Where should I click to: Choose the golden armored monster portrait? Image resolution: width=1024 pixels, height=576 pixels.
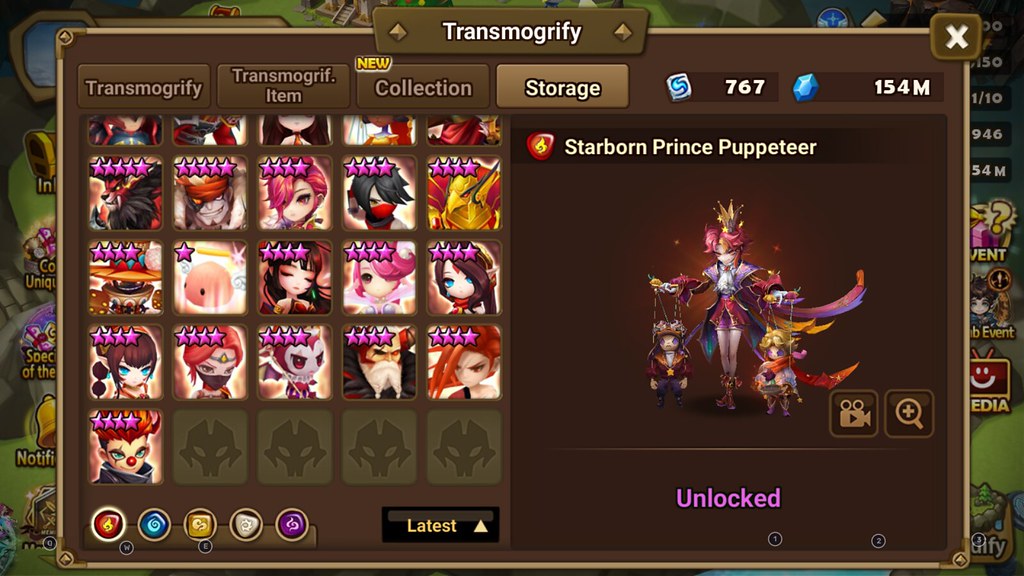[464, 193]
